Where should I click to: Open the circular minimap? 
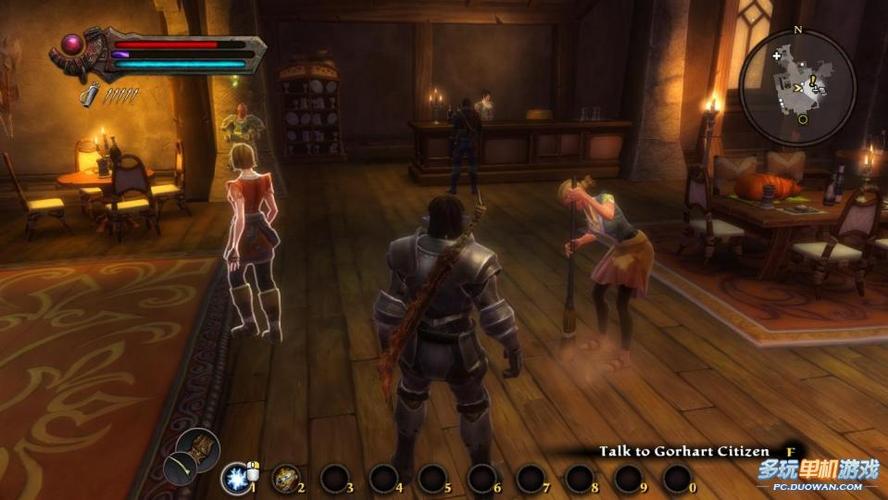(x=797, y=88)
